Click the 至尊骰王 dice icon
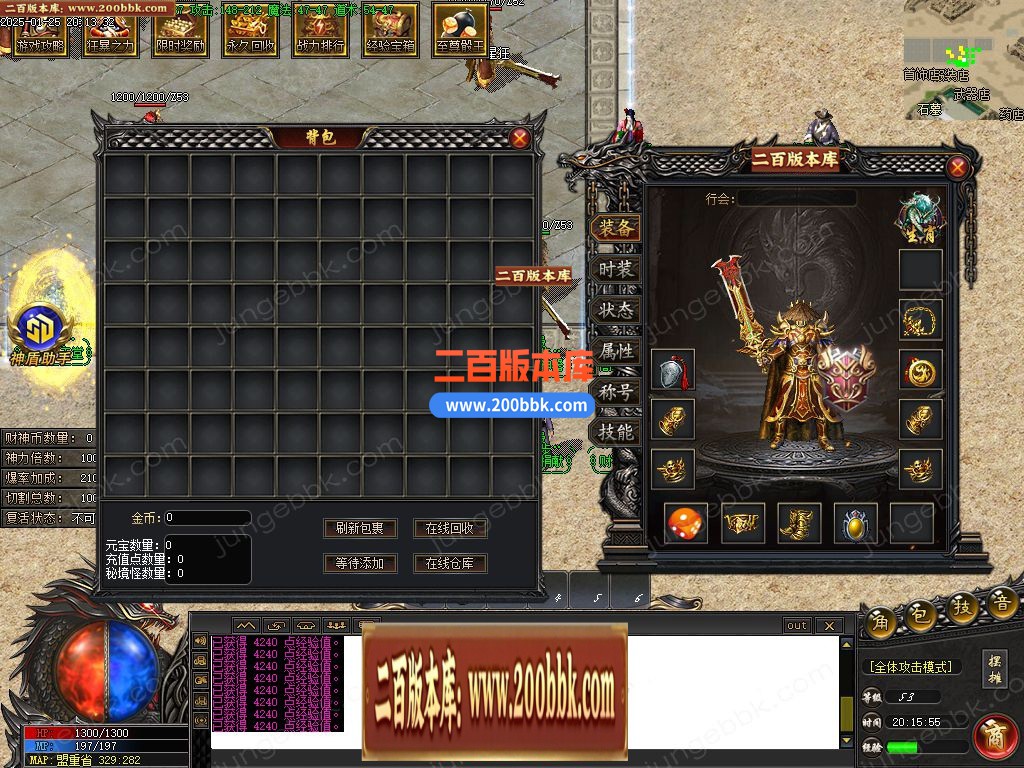The image size is (1024, 768). [460, 30]
